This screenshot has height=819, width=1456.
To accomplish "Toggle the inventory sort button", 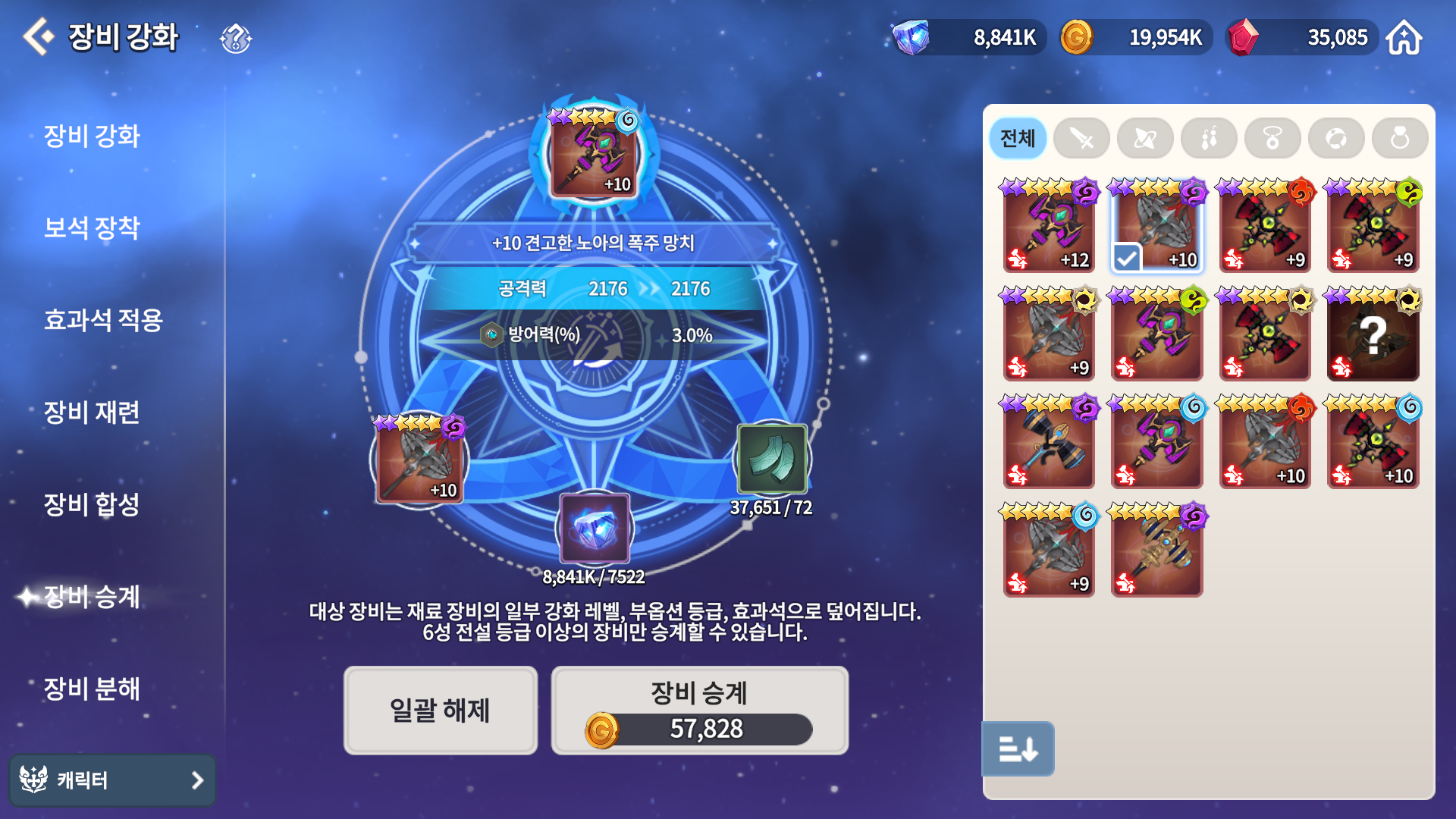I will click(x=1018, y=749).
